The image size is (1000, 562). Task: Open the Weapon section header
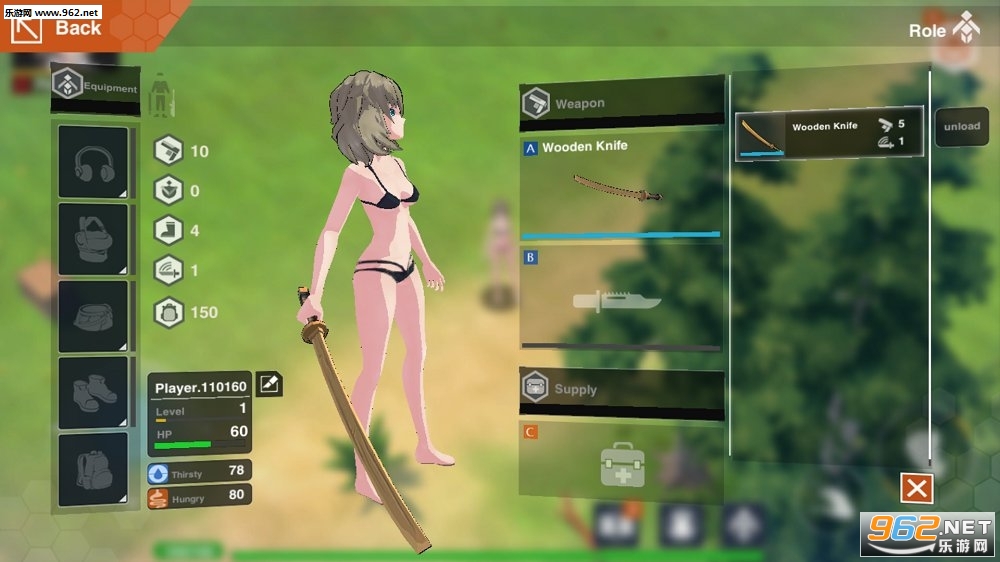click(620, 103)
